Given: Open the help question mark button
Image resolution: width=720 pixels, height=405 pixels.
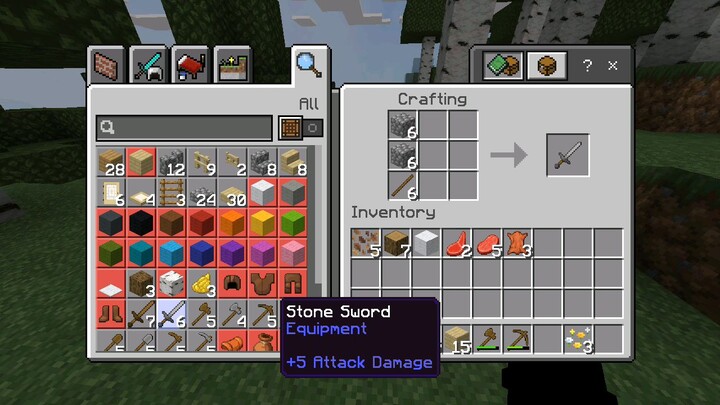Looking at the screenshot, I should (587, 66).
